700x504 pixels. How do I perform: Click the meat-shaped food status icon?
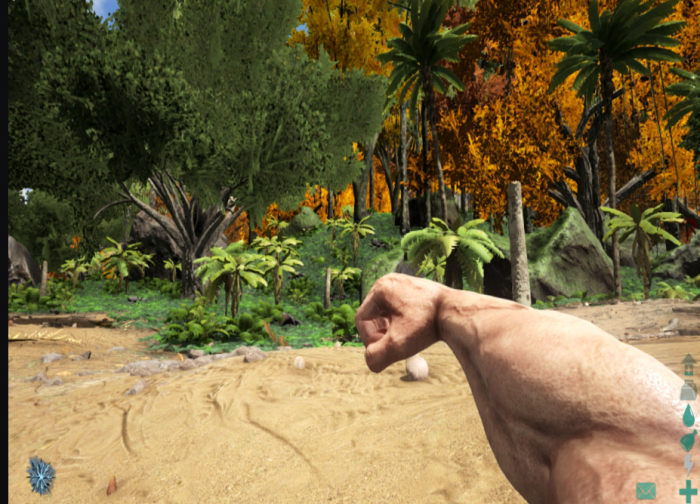[688, 440]
